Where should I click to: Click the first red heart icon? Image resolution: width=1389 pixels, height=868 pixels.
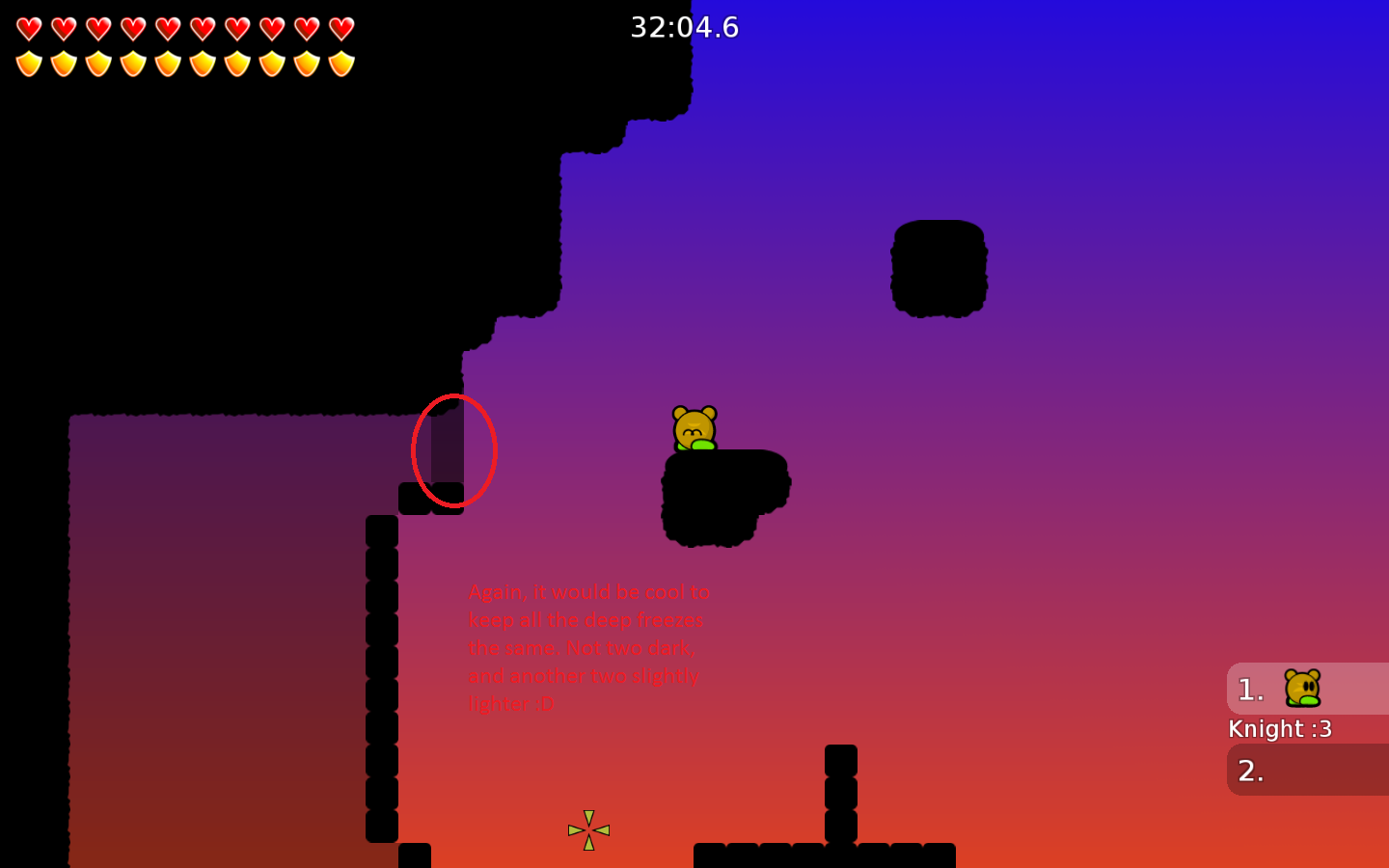tap(28, 26)
